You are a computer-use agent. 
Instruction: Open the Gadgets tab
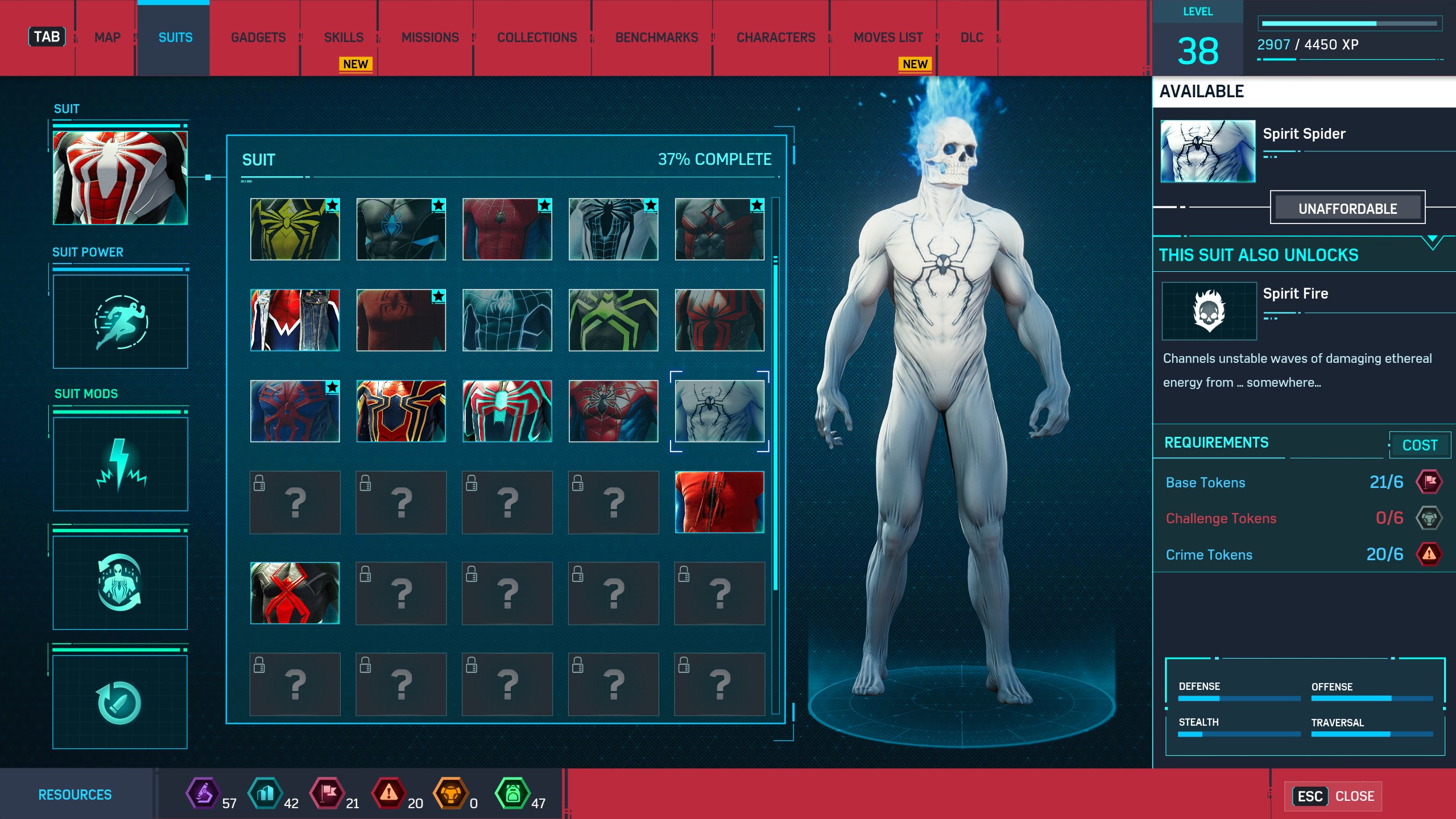[258, 38]
